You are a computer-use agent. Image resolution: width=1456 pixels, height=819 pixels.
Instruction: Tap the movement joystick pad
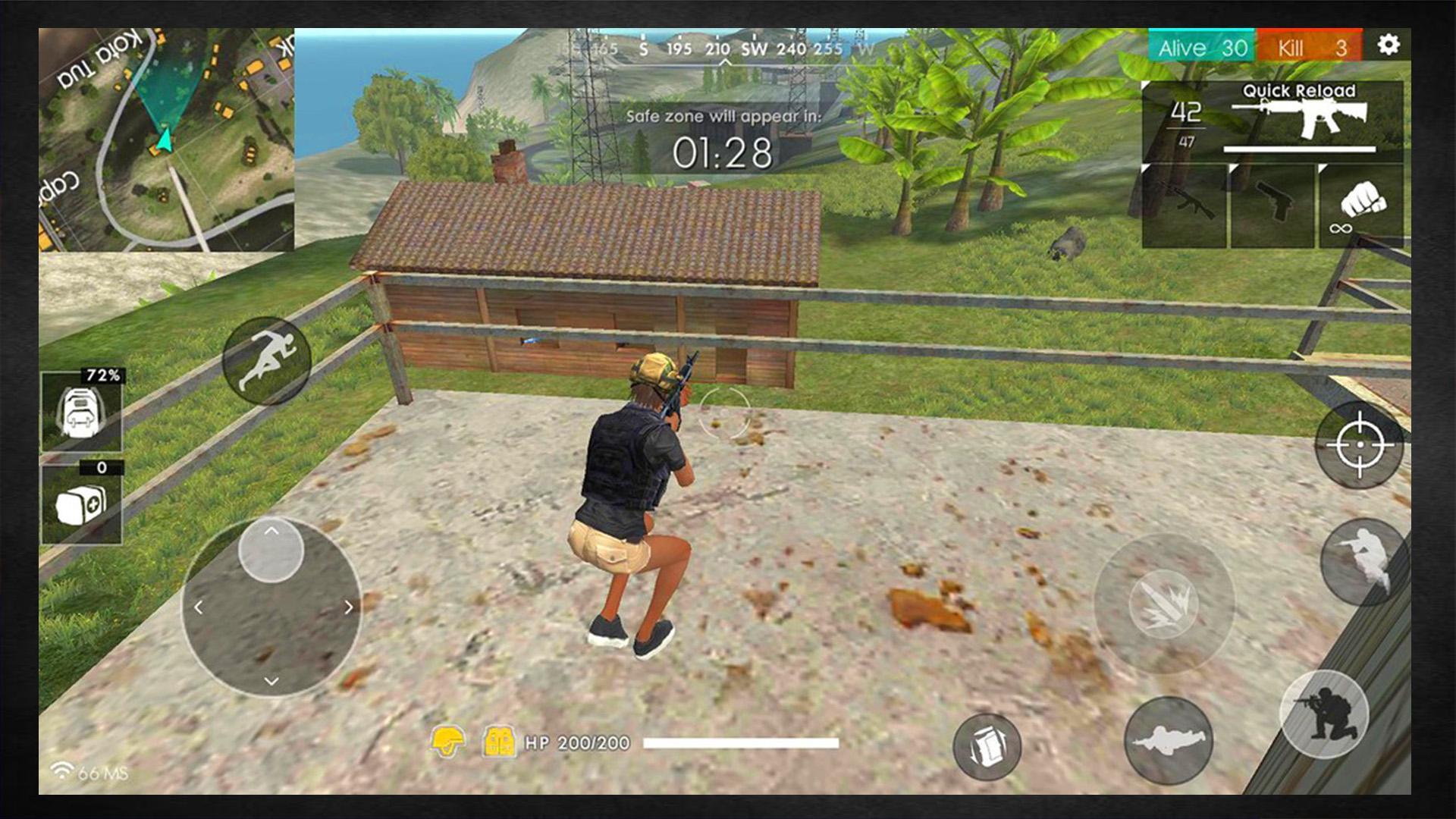273,607
